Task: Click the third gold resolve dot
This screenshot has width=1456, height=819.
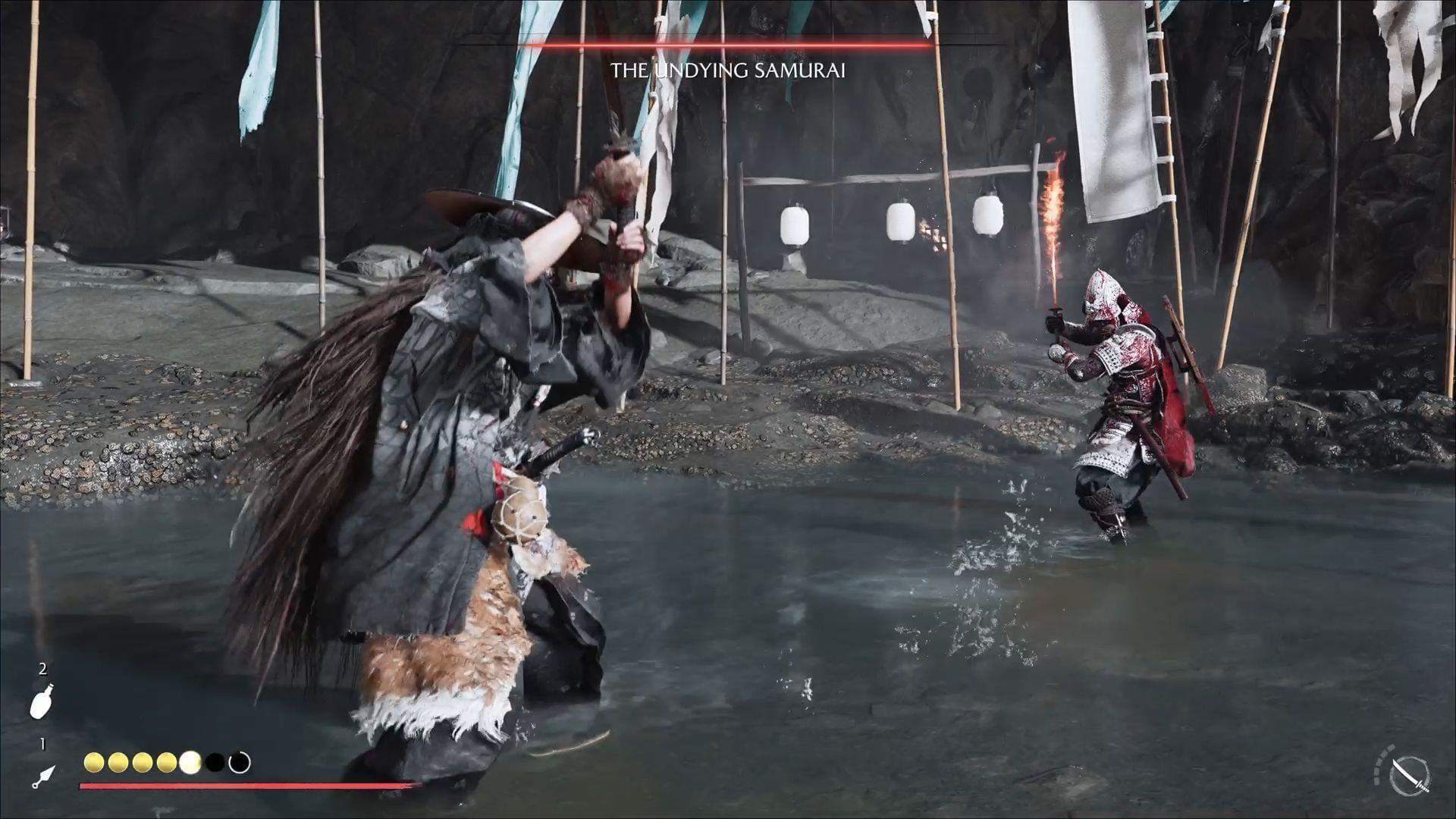Action: point(143,762)
